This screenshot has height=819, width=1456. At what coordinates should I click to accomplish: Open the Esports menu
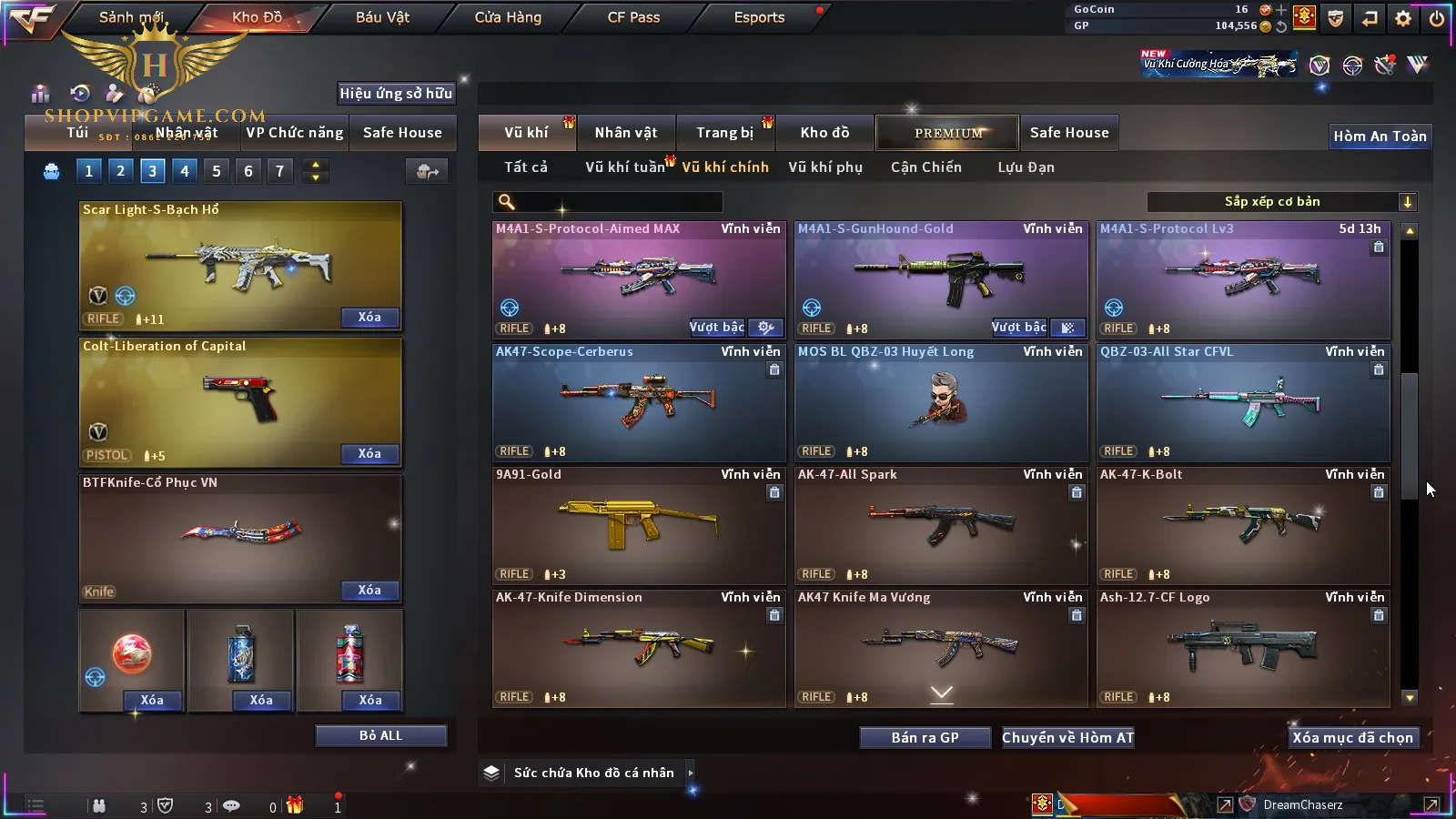point(759,17)
